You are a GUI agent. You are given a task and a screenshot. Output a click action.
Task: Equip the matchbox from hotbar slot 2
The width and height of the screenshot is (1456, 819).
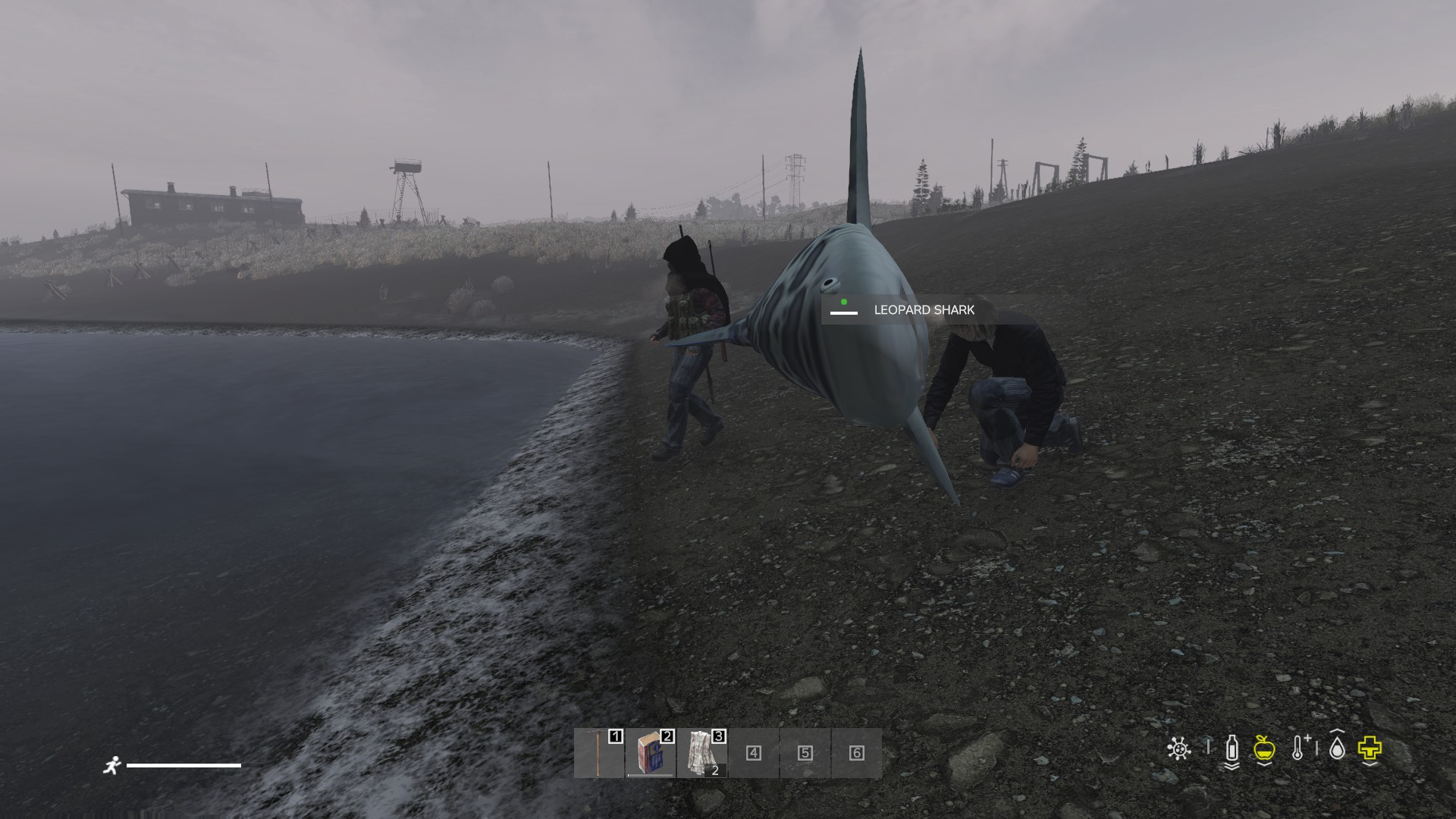click(651, 753)
